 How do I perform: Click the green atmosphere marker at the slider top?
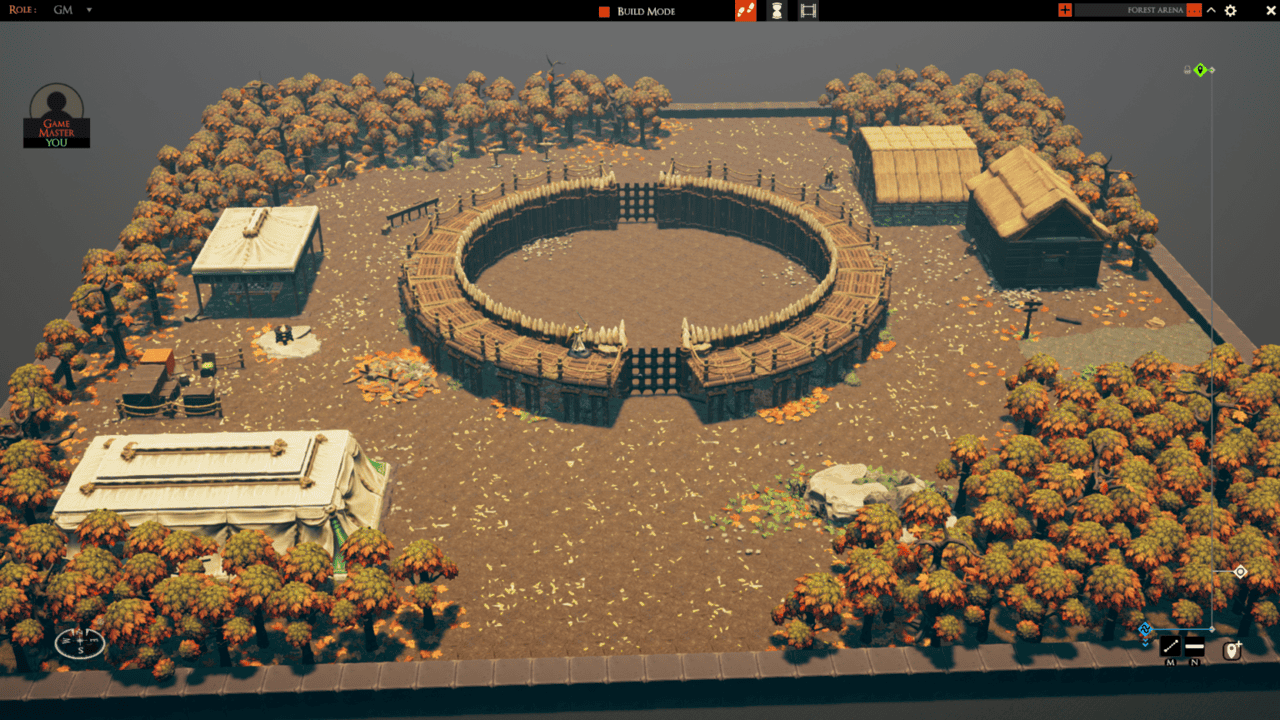coord(1199,69)
